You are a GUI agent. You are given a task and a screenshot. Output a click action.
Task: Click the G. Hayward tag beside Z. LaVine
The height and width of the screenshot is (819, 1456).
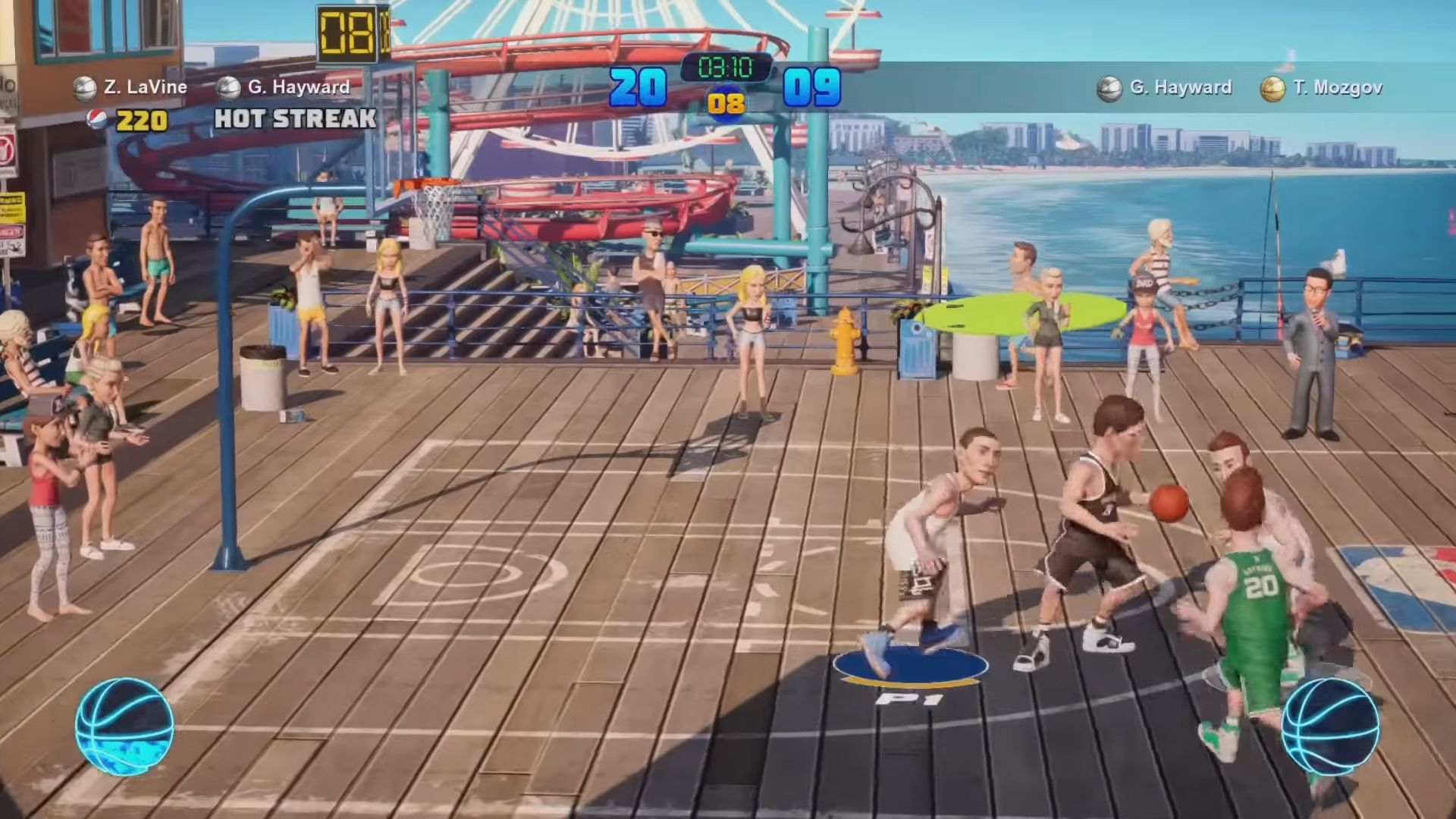click(298, 87)
